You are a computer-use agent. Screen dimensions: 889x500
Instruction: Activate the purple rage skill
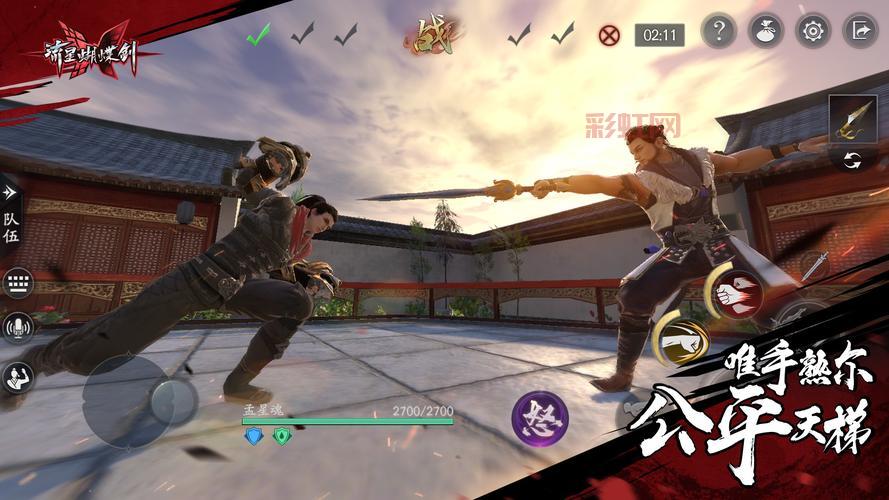[540, 417]
